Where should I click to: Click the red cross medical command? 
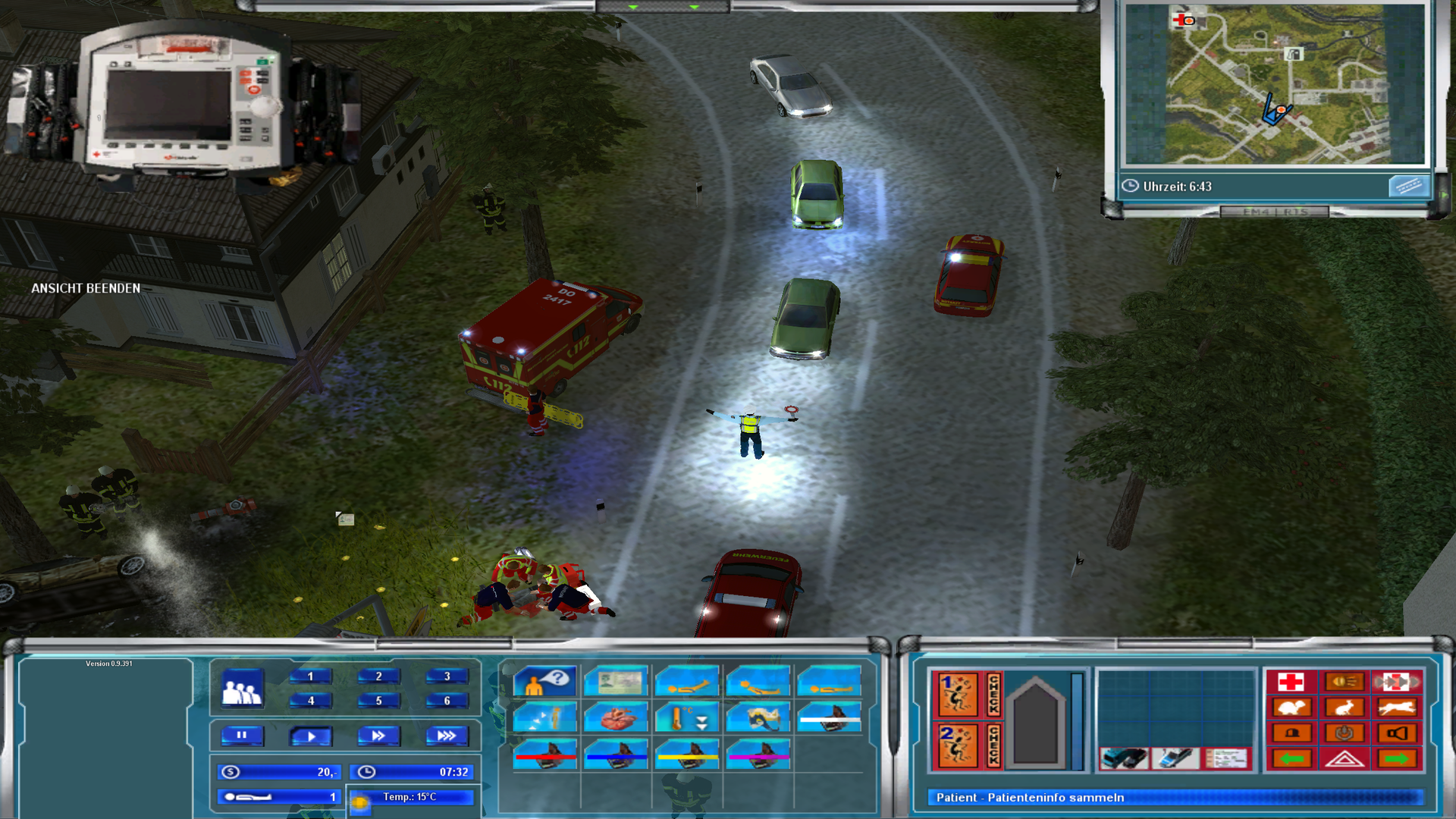click(x=1291, y=682)
